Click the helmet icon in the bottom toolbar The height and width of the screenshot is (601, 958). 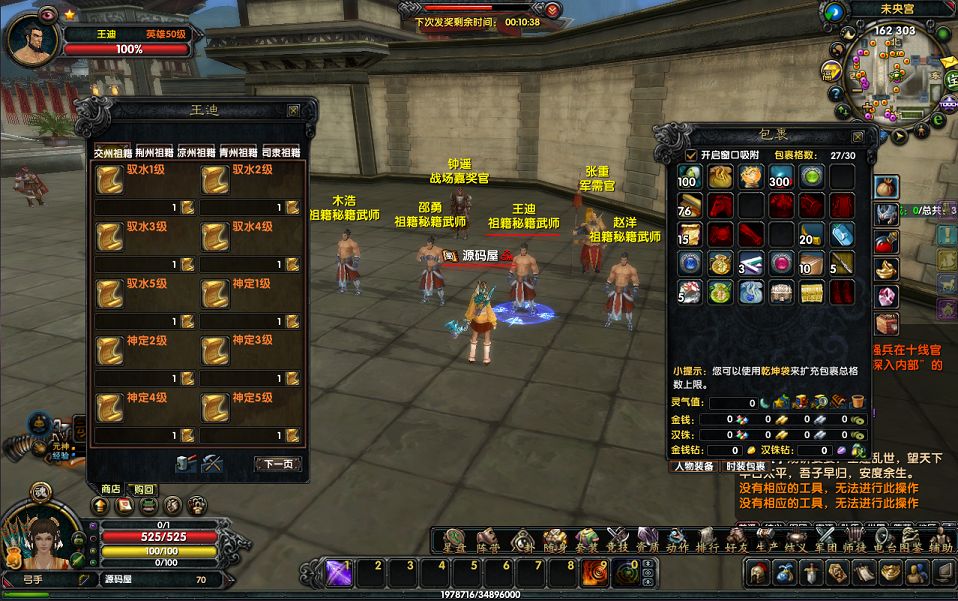point(759,573)
